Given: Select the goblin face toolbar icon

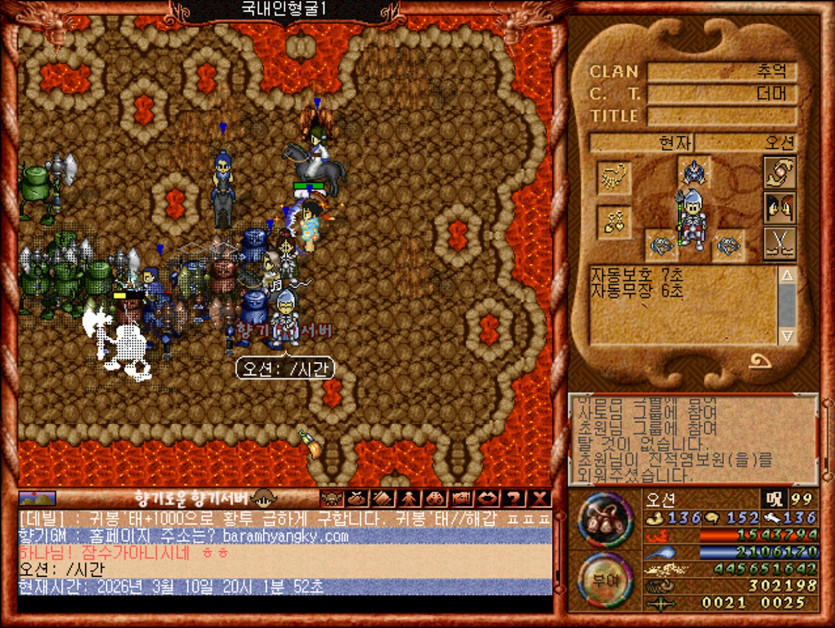Looking at the screenshot, I should (x=331, y=498).
